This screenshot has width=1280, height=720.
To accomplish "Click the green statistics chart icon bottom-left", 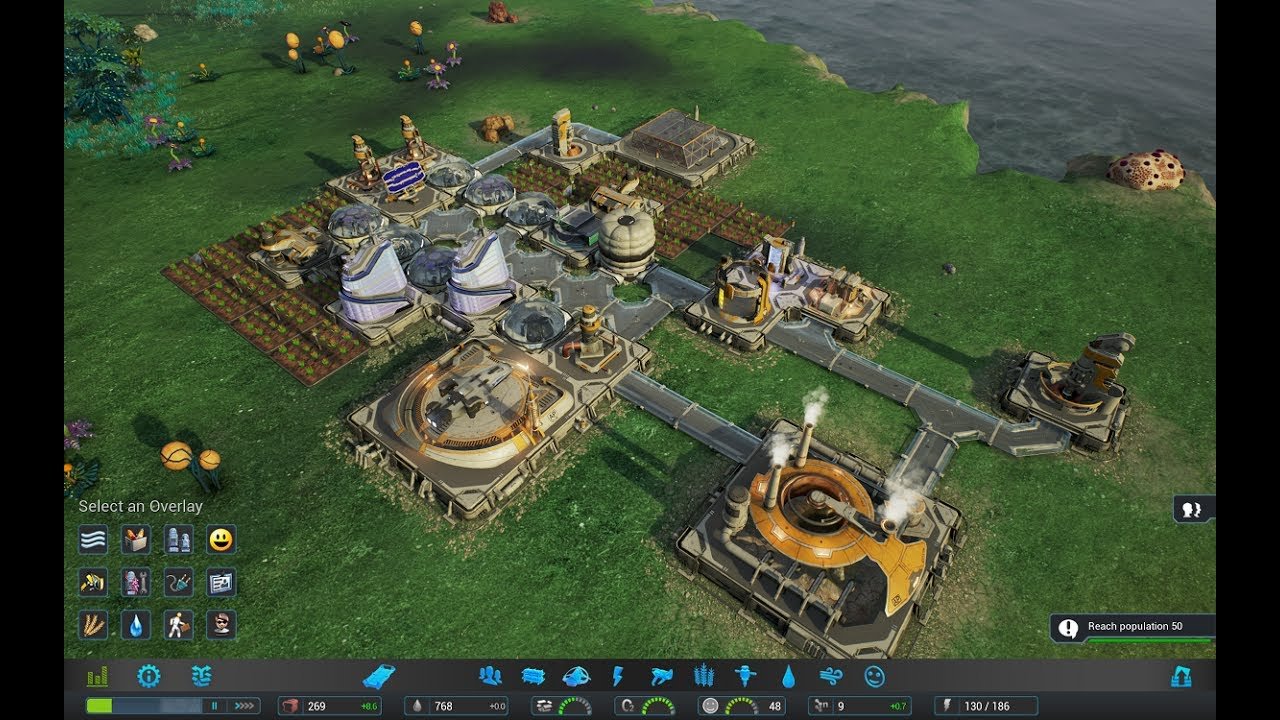I will 96,676.
